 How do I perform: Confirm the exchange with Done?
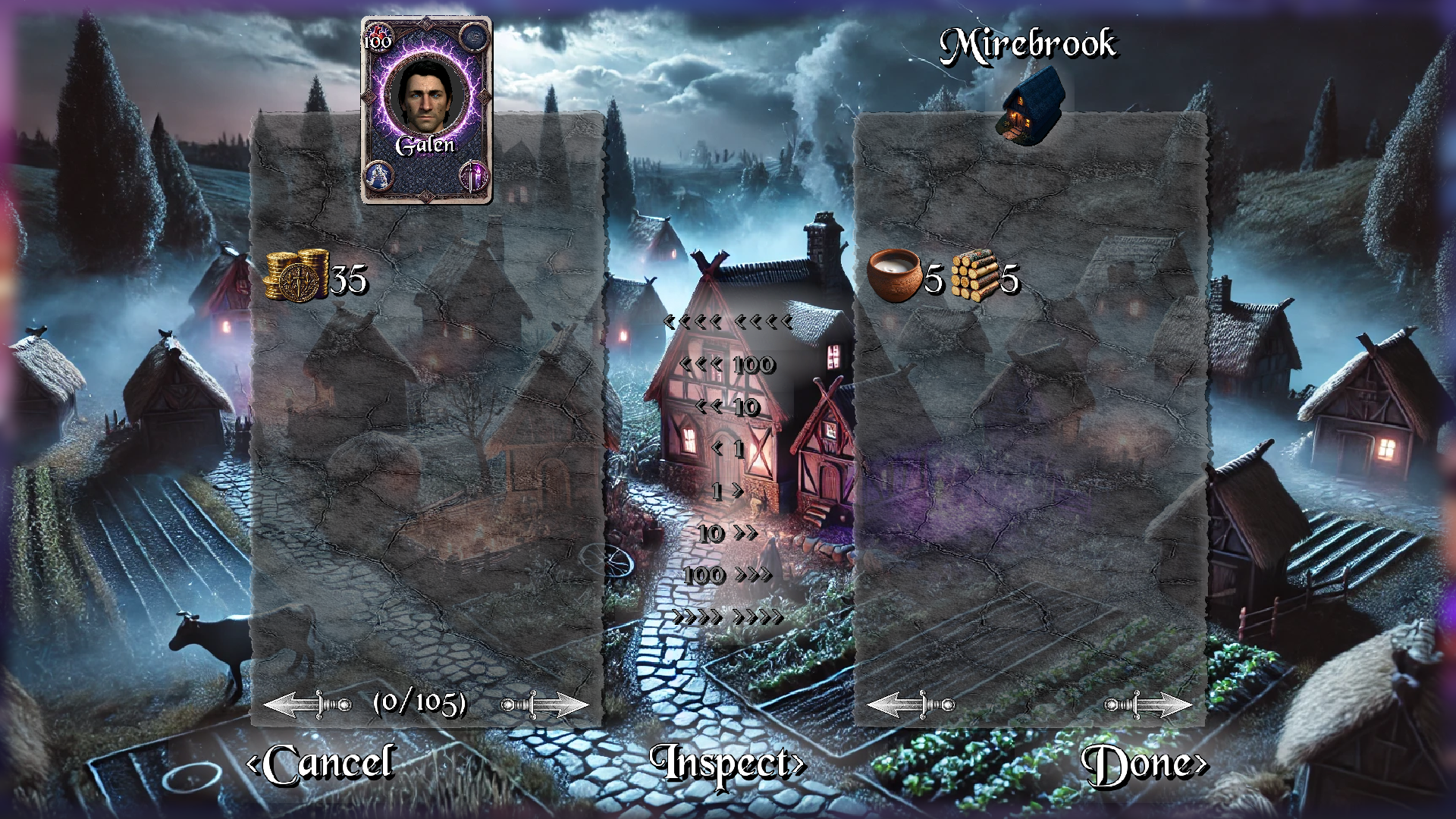point(1144,764)
